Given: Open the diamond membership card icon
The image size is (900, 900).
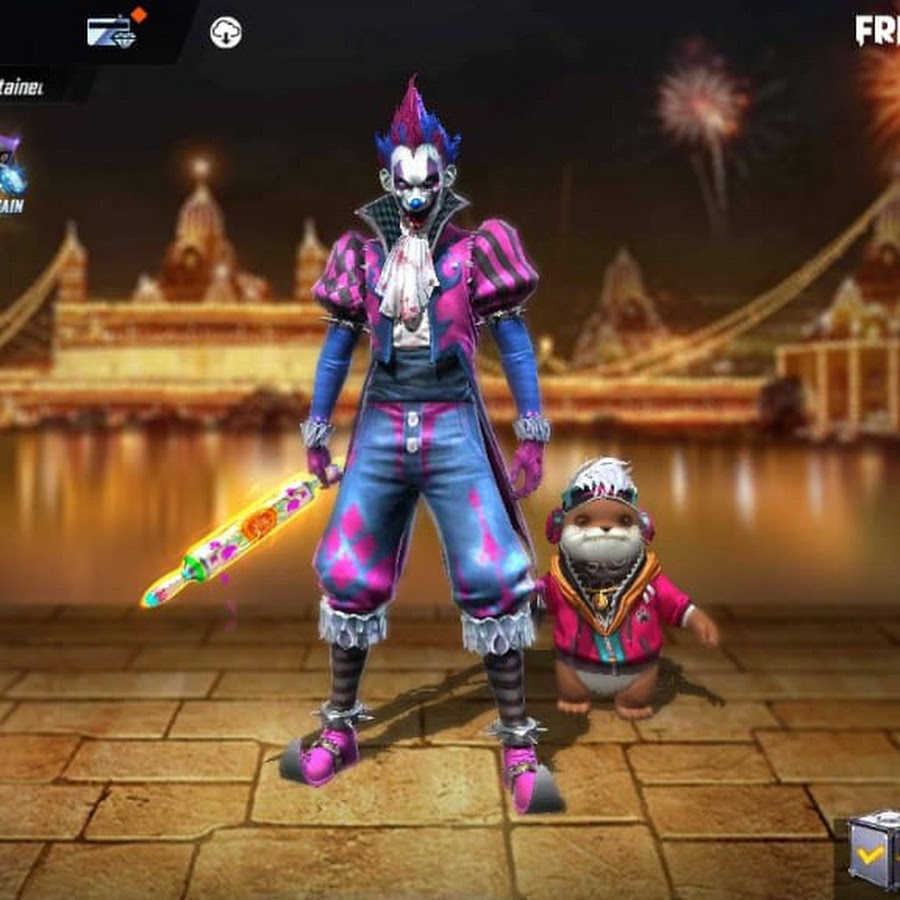Looking at the screenshot, I should [x=108, y=31].
